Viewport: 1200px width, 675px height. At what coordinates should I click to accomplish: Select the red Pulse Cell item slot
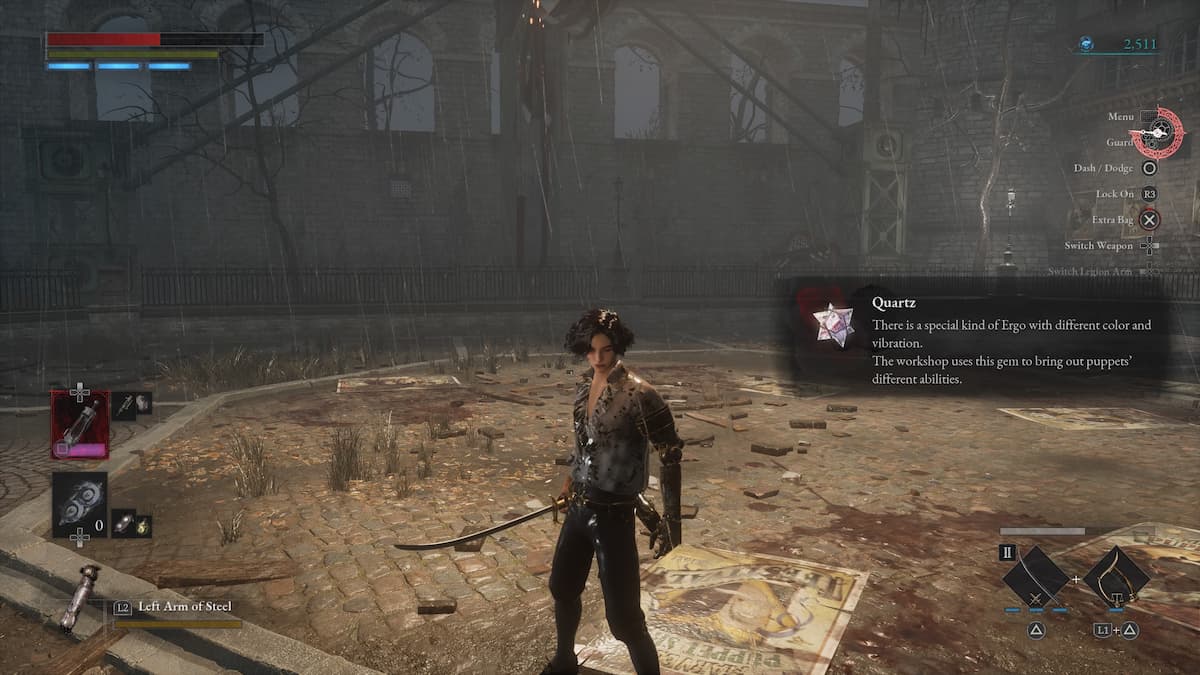click(x=80, y=424)
